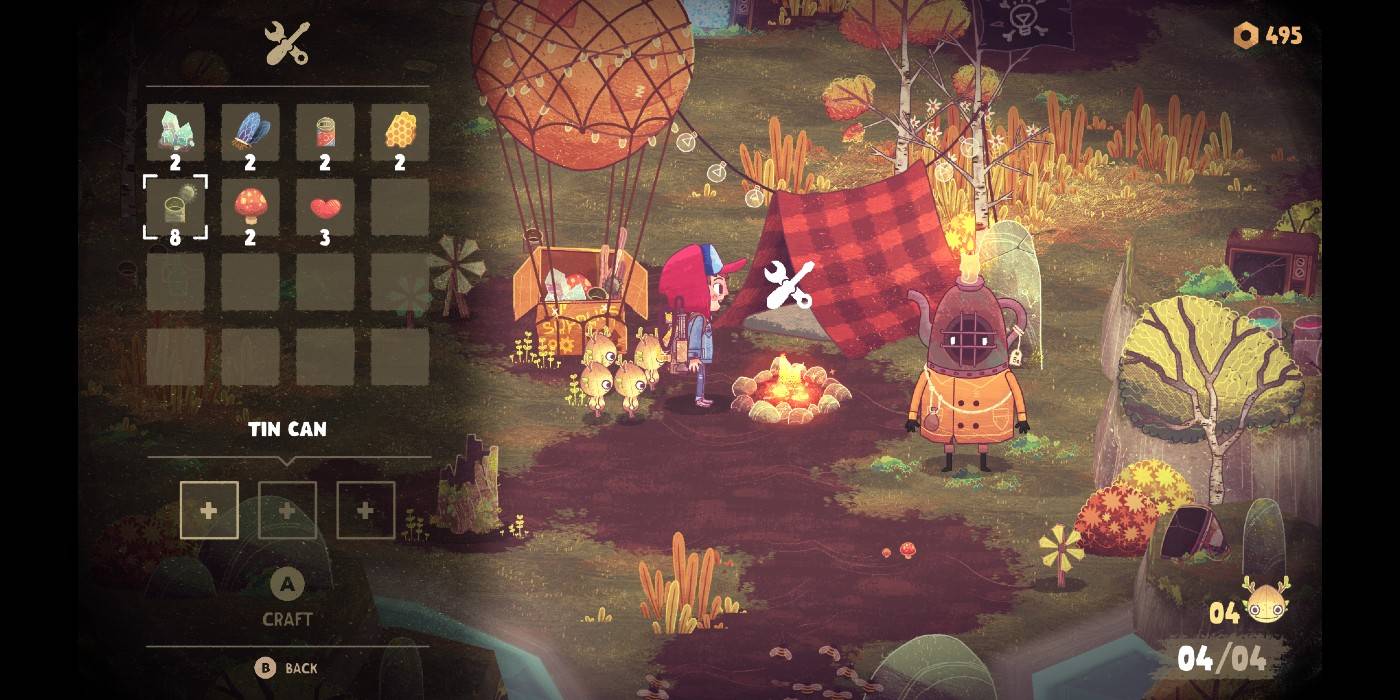This screenshot has width=1400, height=700.
Task: Choose the red soda can slot
Action: click(325, 132)
